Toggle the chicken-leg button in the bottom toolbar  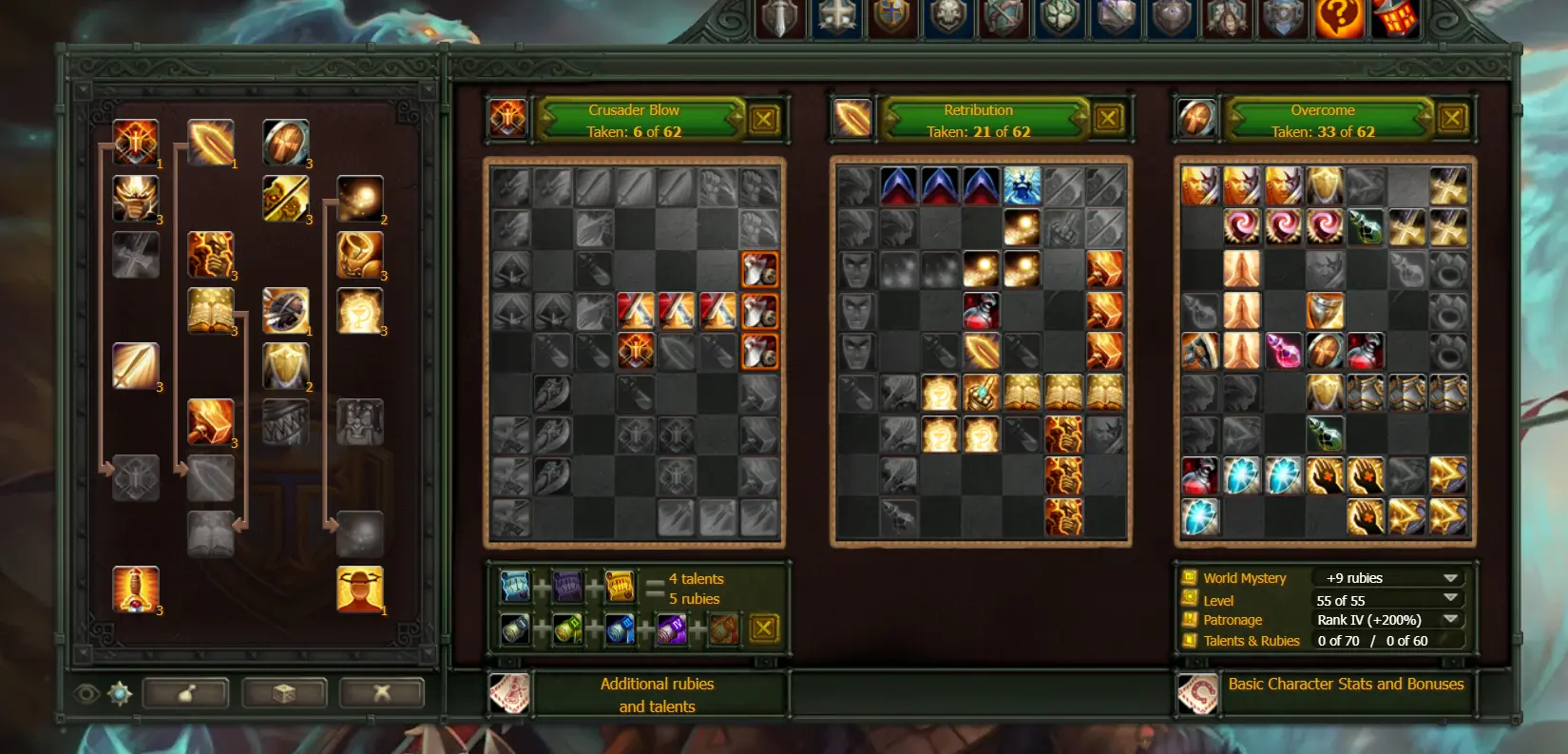[186, 693]
